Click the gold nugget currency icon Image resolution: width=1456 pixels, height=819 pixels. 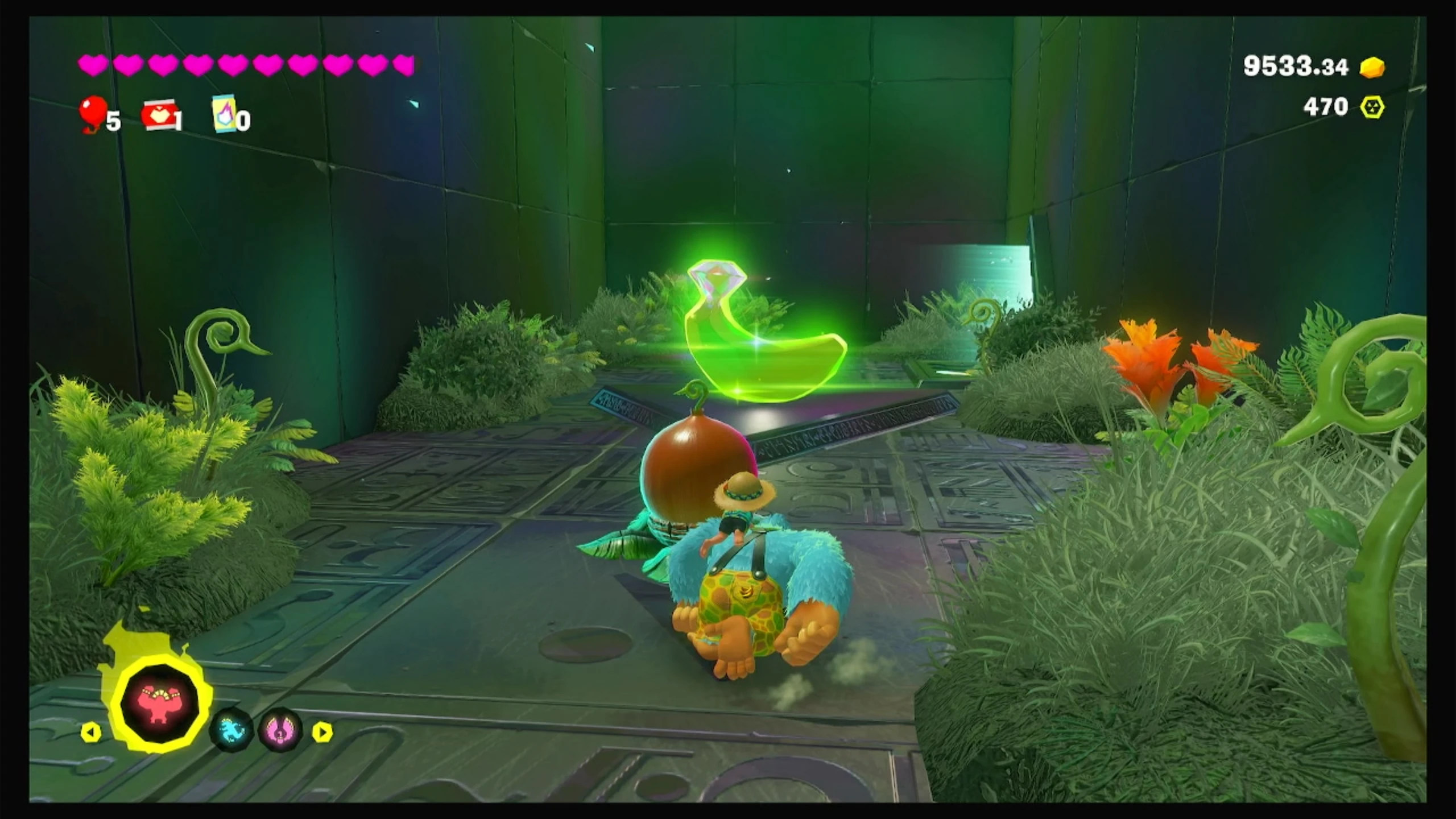tap(1372, 68)
